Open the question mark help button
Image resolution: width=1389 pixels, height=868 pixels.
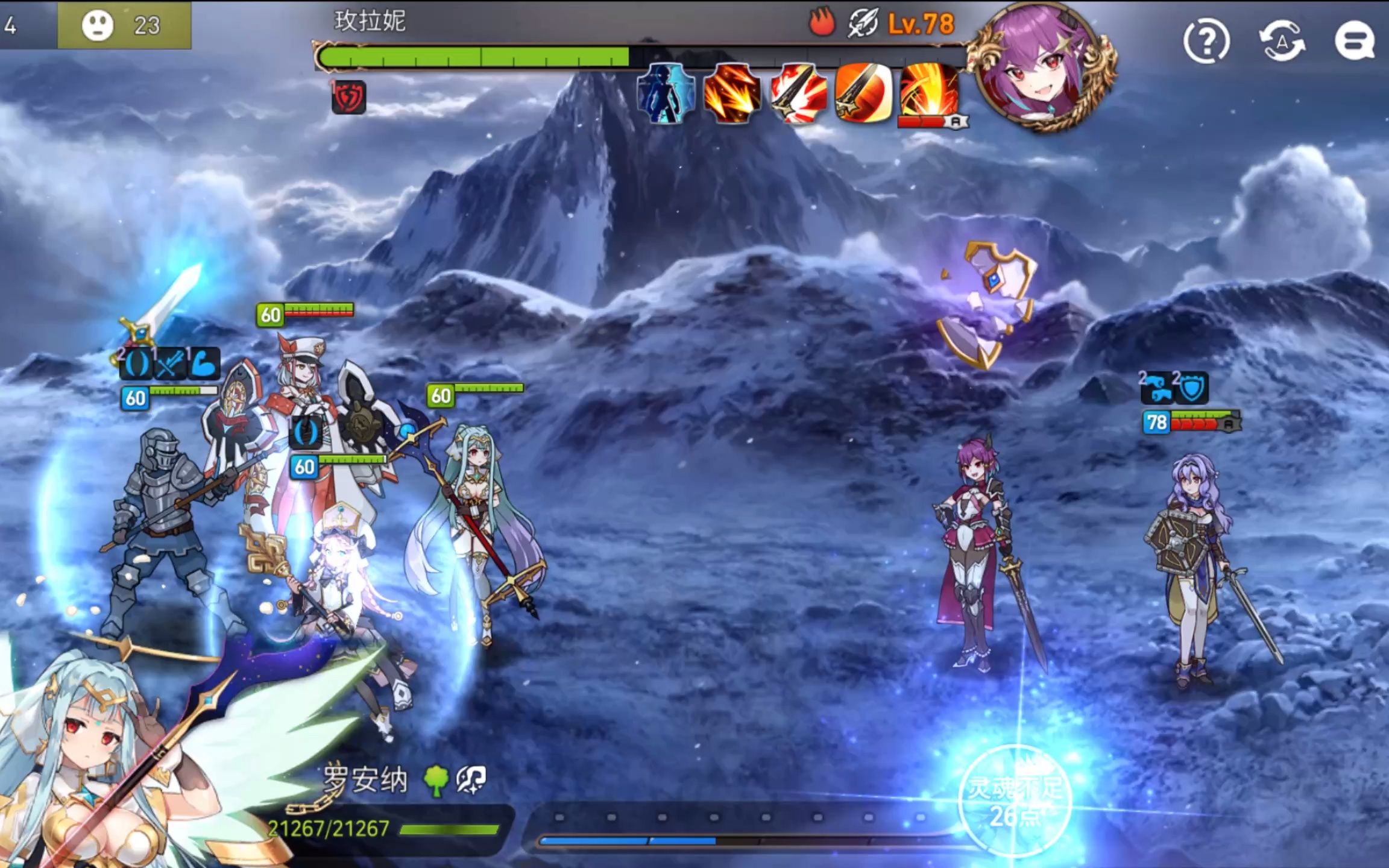point(1206,42)
